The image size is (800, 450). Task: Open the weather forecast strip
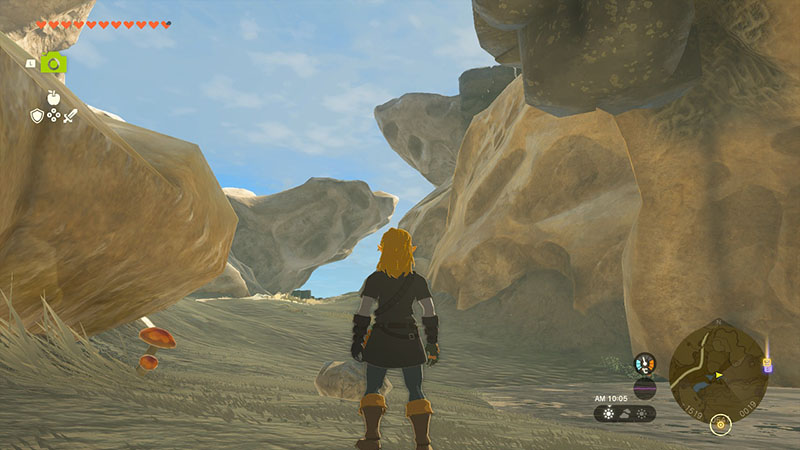(625, 413)
